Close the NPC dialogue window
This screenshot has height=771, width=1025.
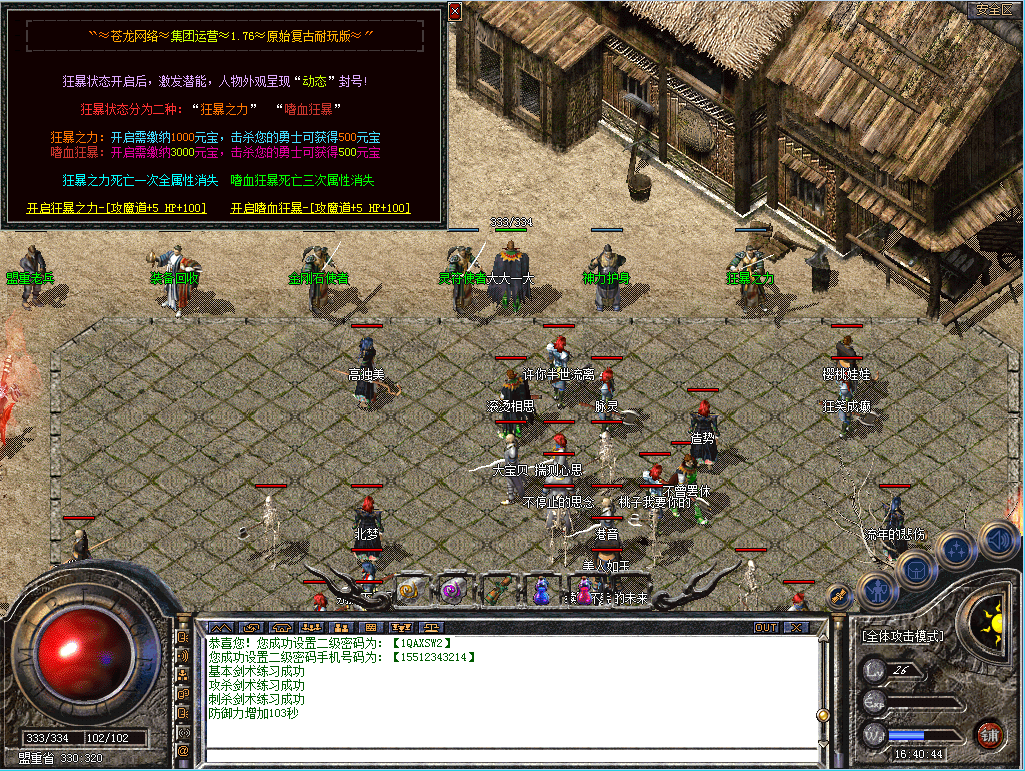tap(455, 12)
